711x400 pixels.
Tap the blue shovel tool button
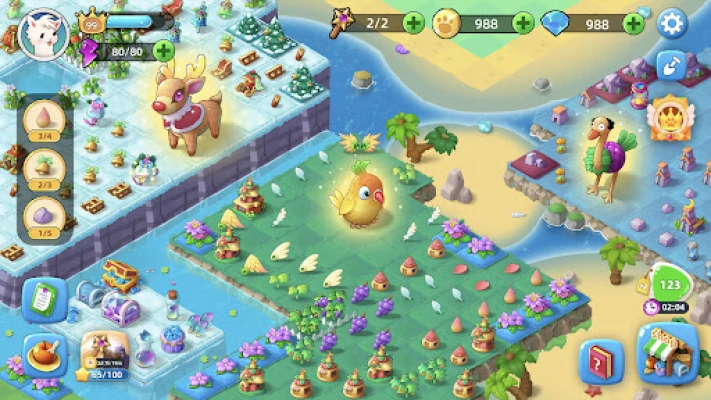point(672,67)
